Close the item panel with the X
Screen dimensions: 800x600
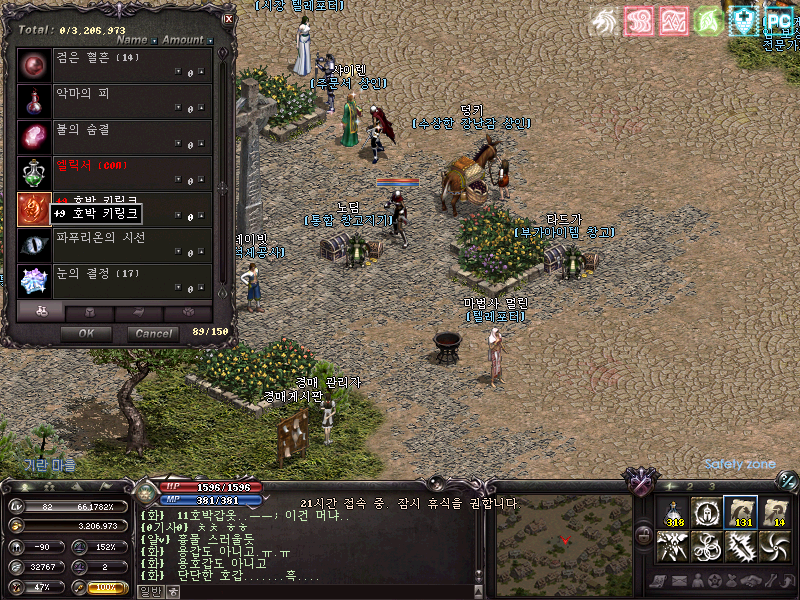click(228, 18)
